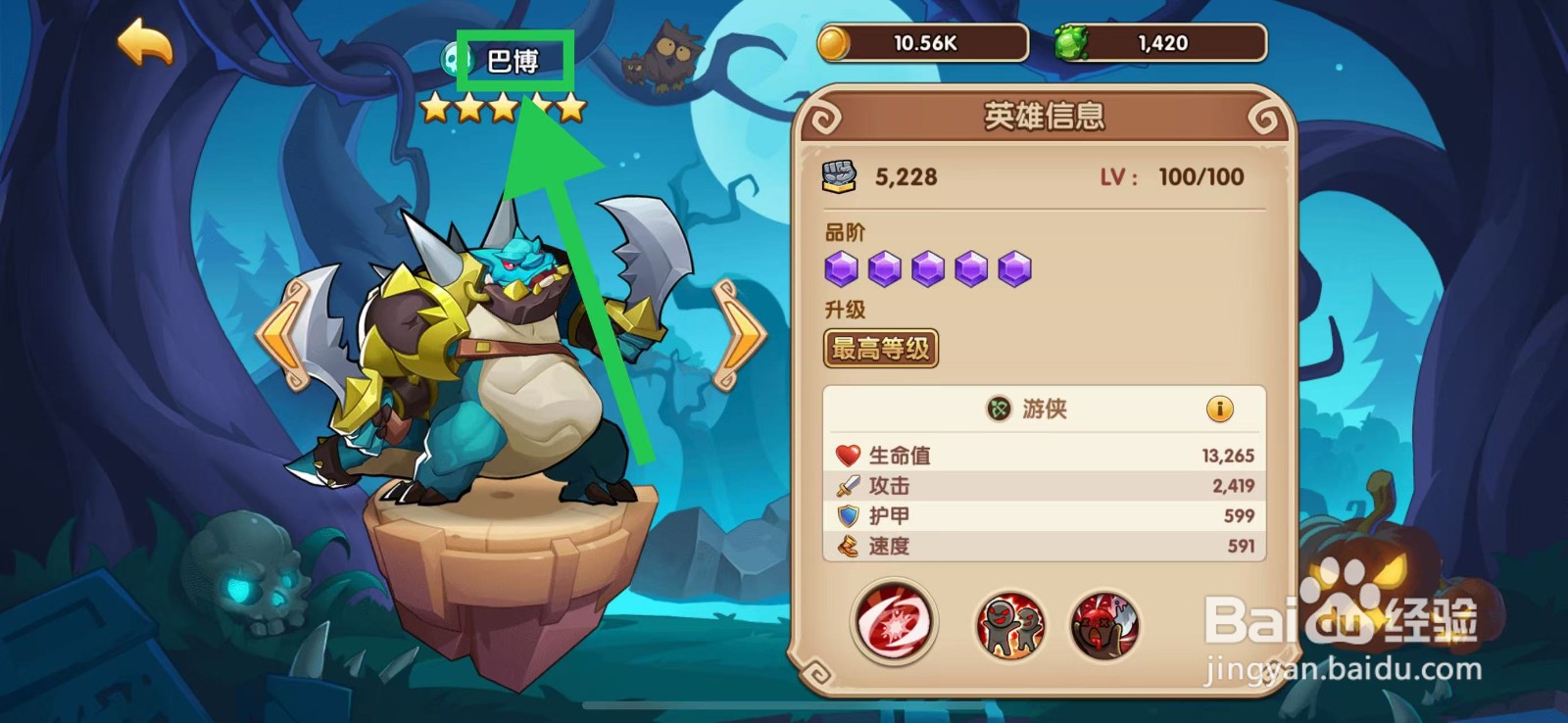Click the hero power rating medal icon
The image size is (1568, 723).
pyautogui.click(x=840, y=176)
